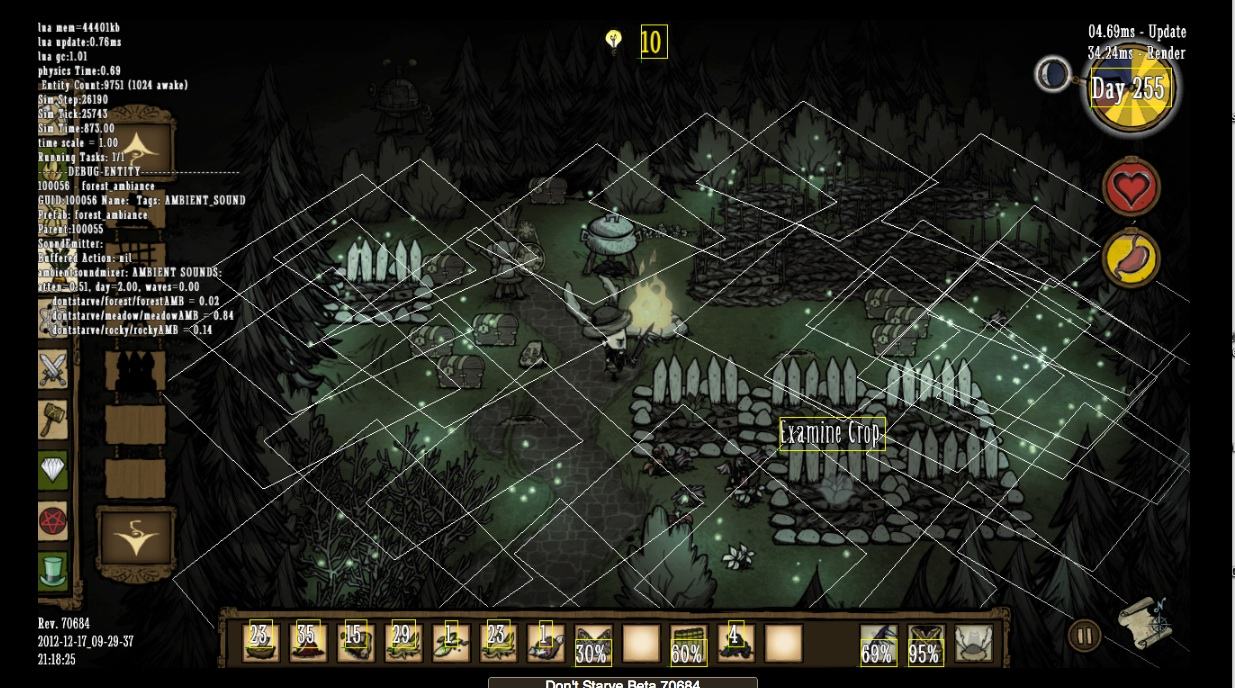Select the inventory item at 30% durability
Image resolution: width=1235 pixels, height=688 pixels.
(x=593, y=645)
